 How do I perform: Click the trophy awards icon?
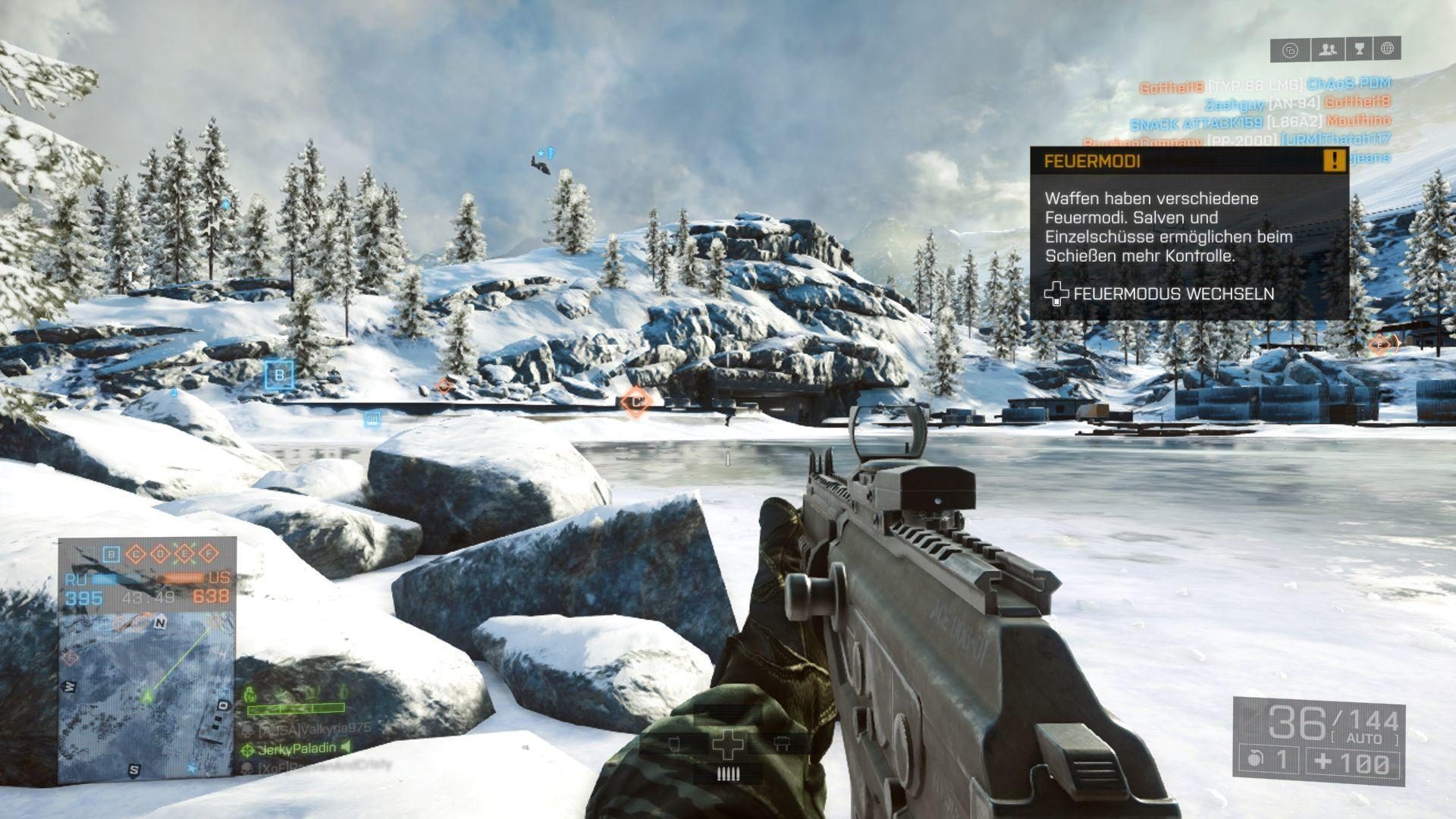coord(1360,50)
